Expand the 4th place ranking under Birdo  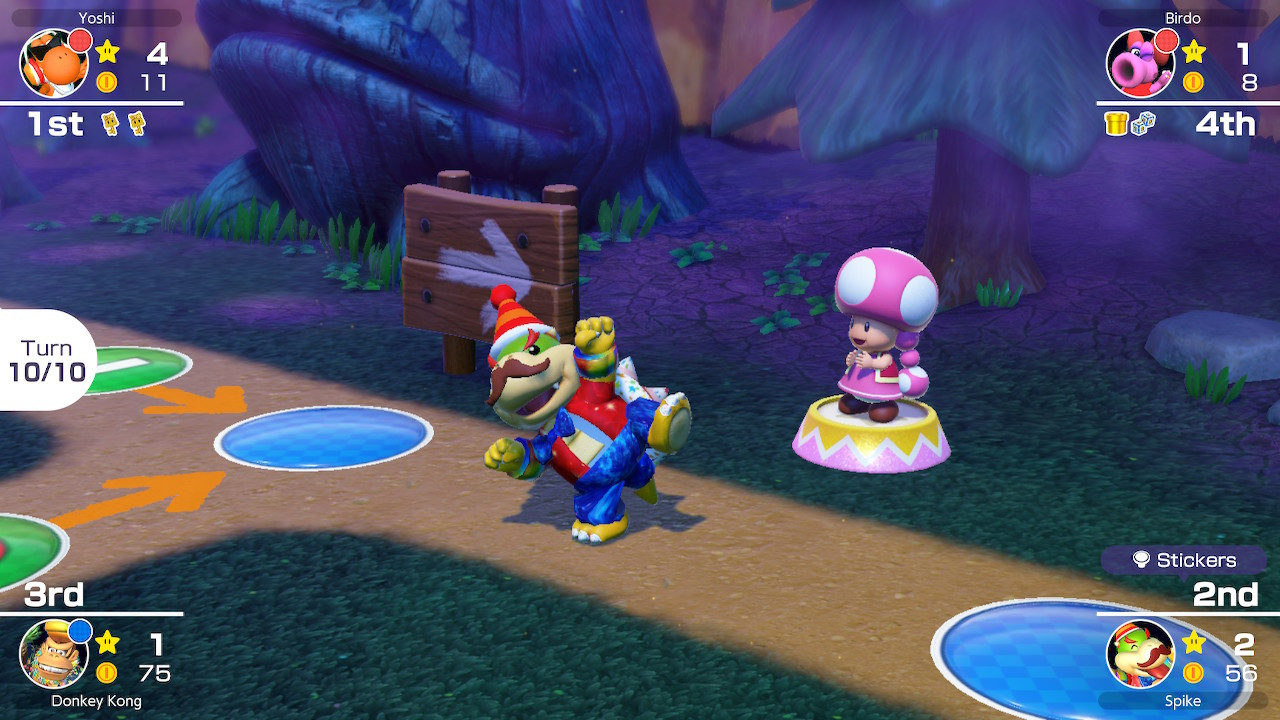tap(1227, 122)
